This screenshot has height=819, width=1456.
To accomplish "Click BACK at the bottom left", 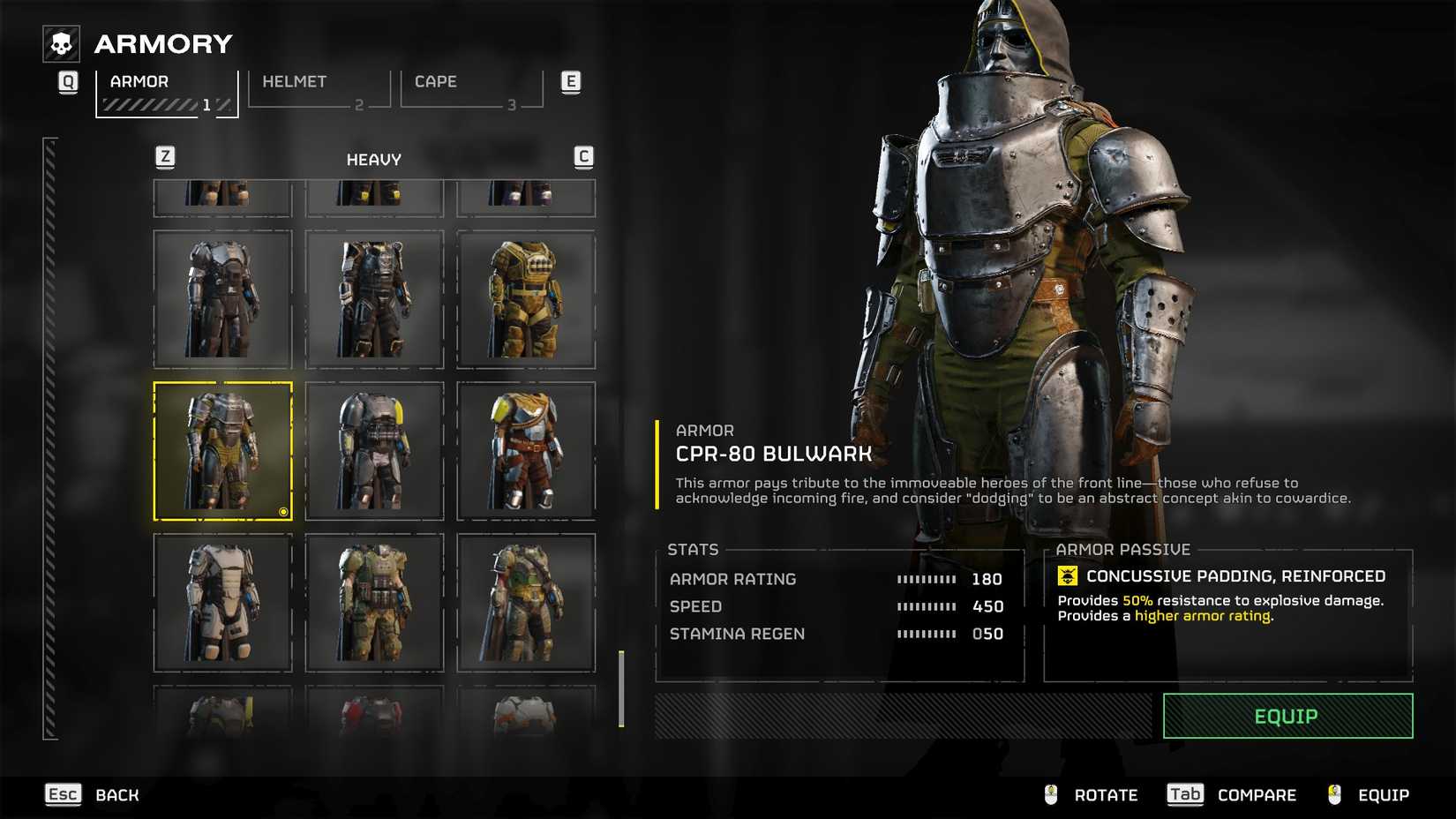I will coord(116,794).
